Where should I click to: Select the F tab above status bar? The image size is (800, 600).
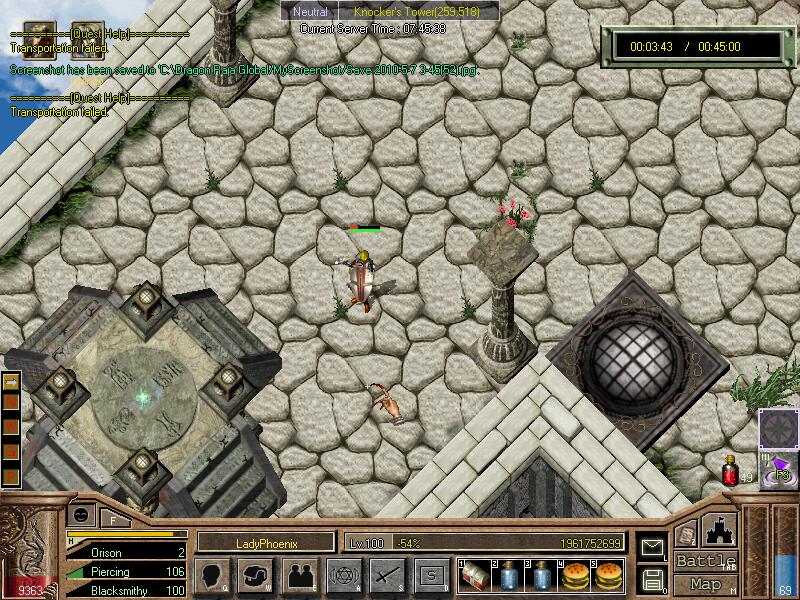coord(114,518)
